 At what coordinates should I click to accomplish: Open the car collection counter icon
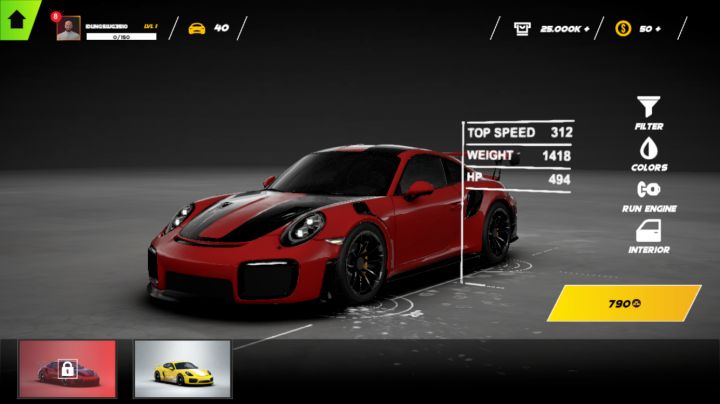tap(197, 28)
